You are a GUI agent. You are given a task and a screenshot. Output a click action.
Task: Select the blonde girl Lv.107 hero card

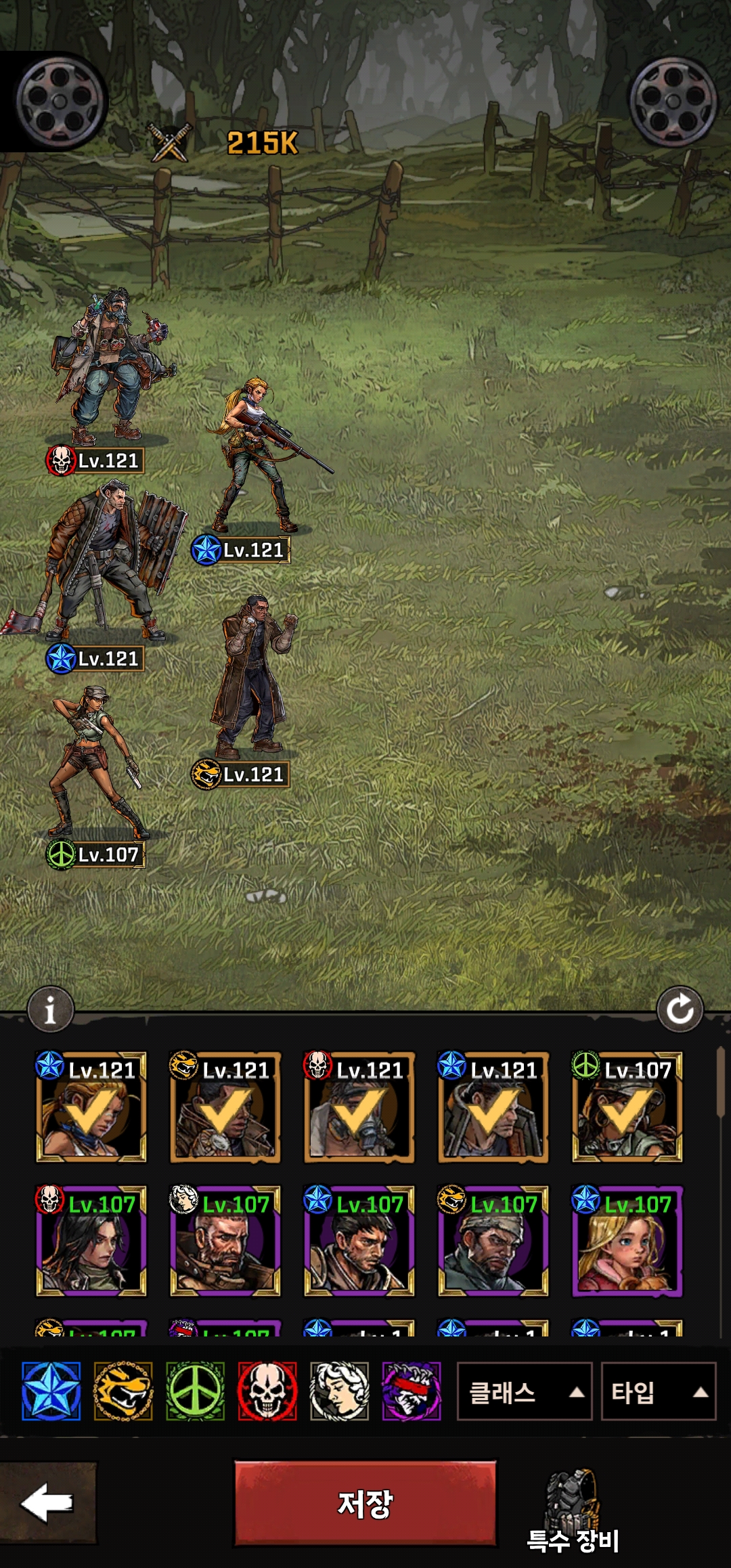tap(627, 1240)
